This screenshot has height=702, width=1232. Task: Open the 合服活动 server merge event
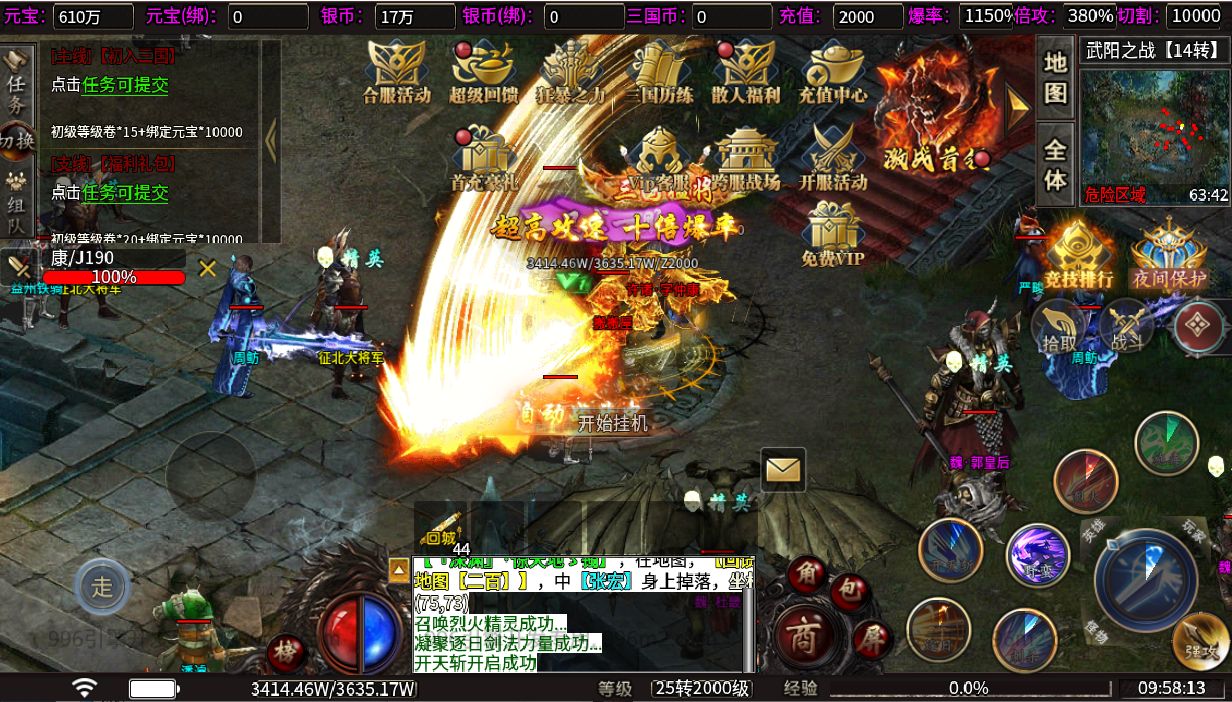click(x=397, y=70)
